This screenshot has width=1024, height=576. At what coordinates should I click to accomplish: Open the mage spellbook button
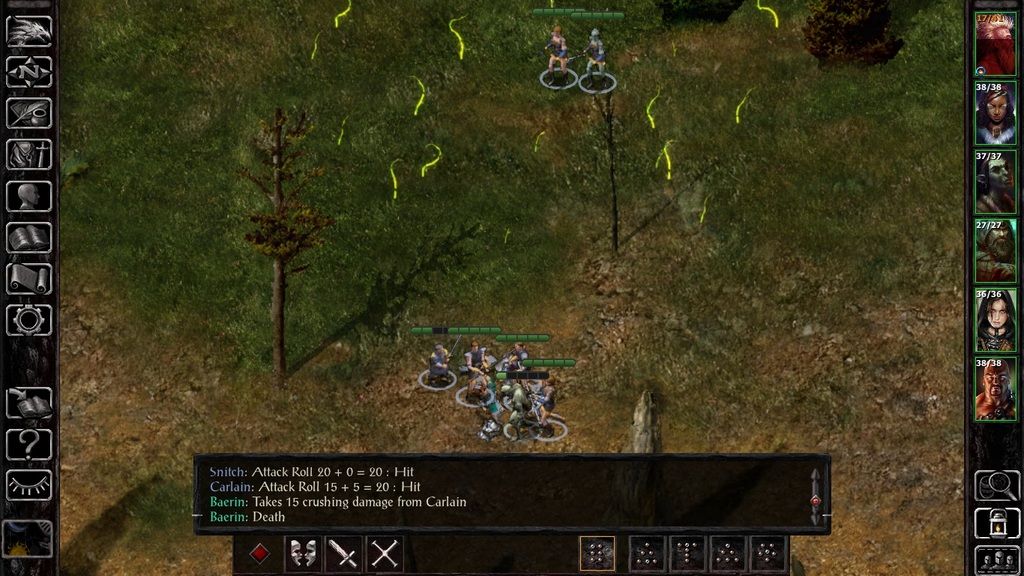tap(29, 237)
